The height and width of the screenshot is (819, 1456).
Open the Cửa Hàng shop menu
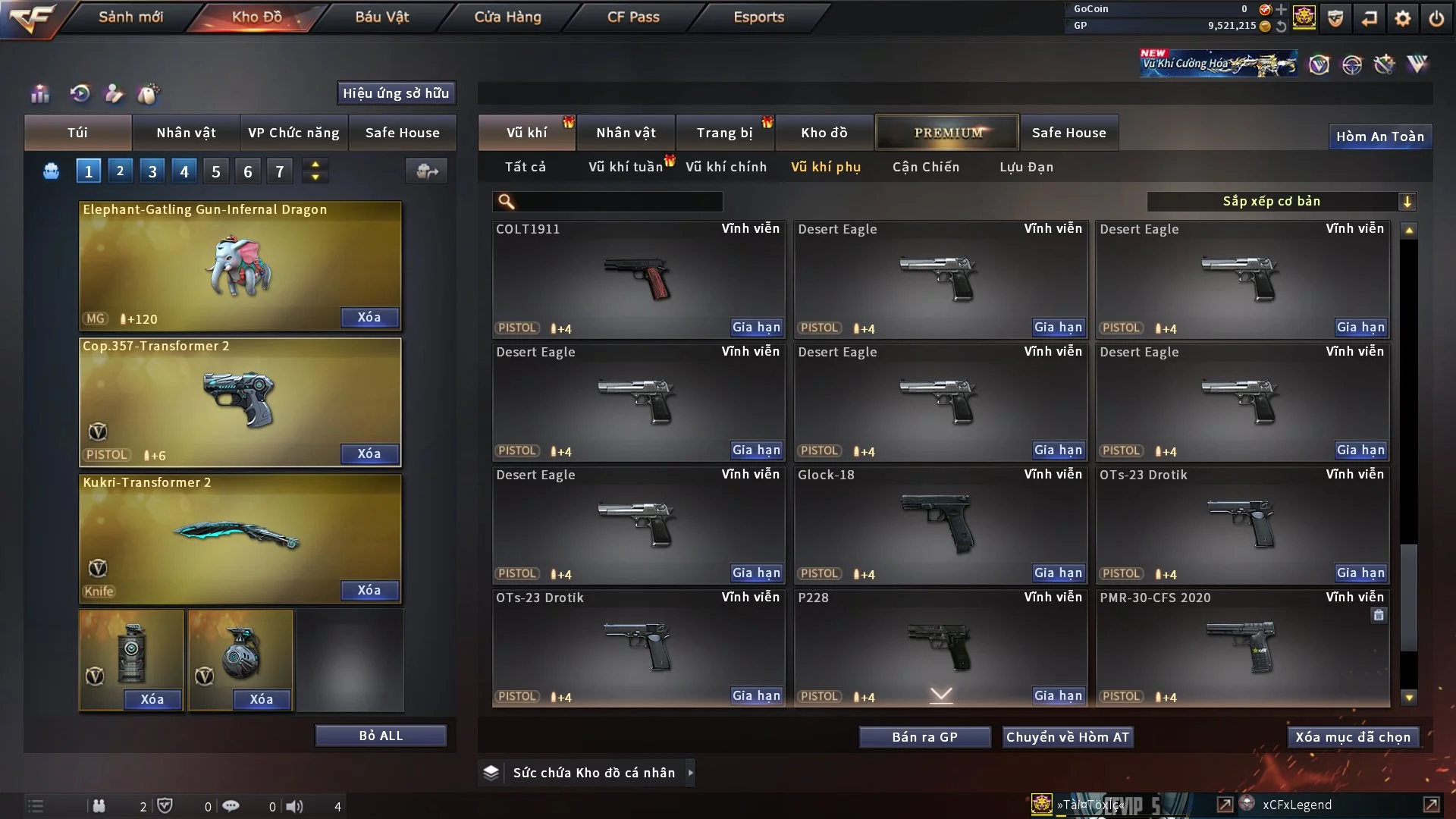click(507, 17)
